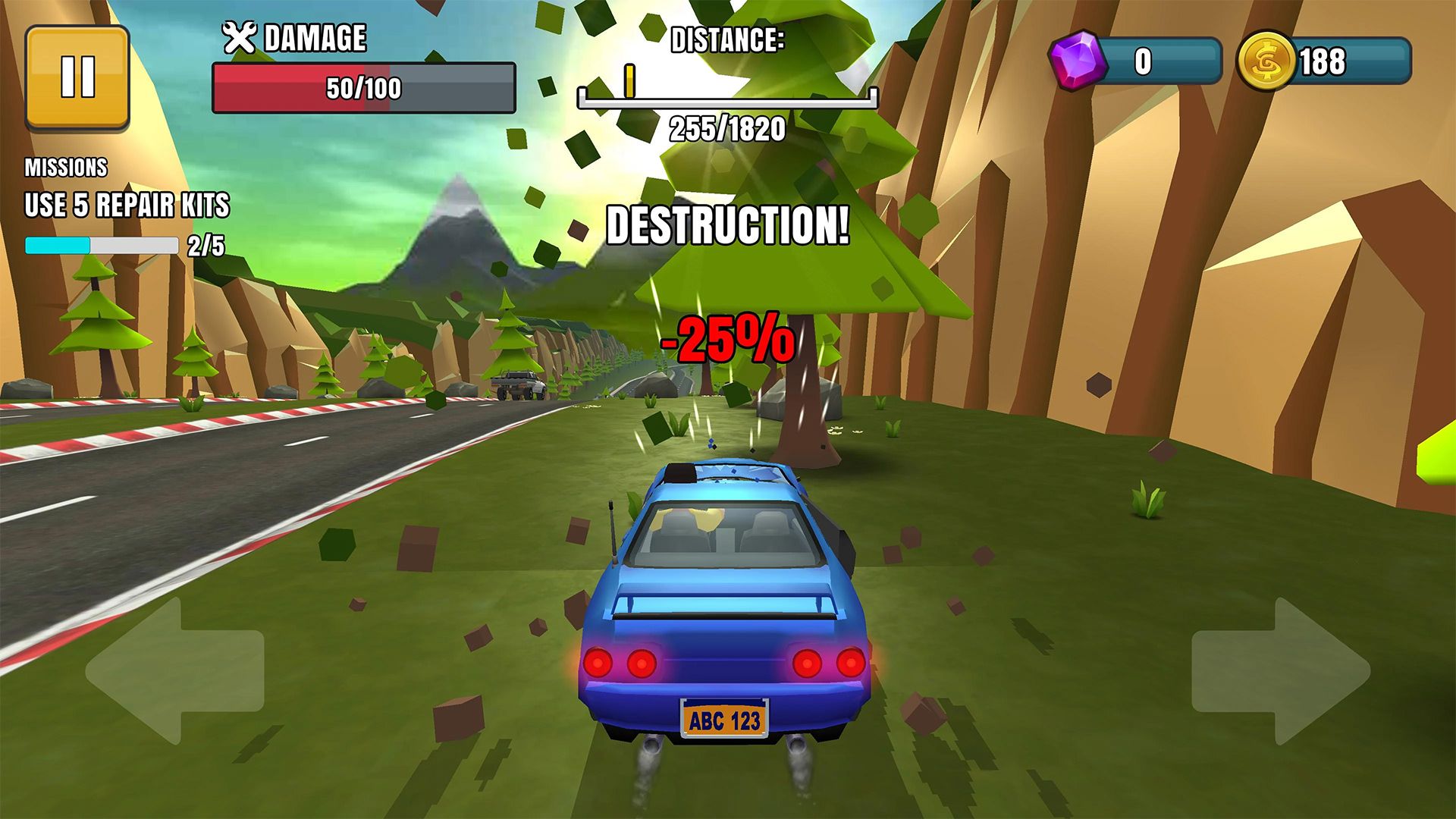Click the MISSIONS heading
The height and width of the screenshot is (819, 1456).
tap(65, 167)
